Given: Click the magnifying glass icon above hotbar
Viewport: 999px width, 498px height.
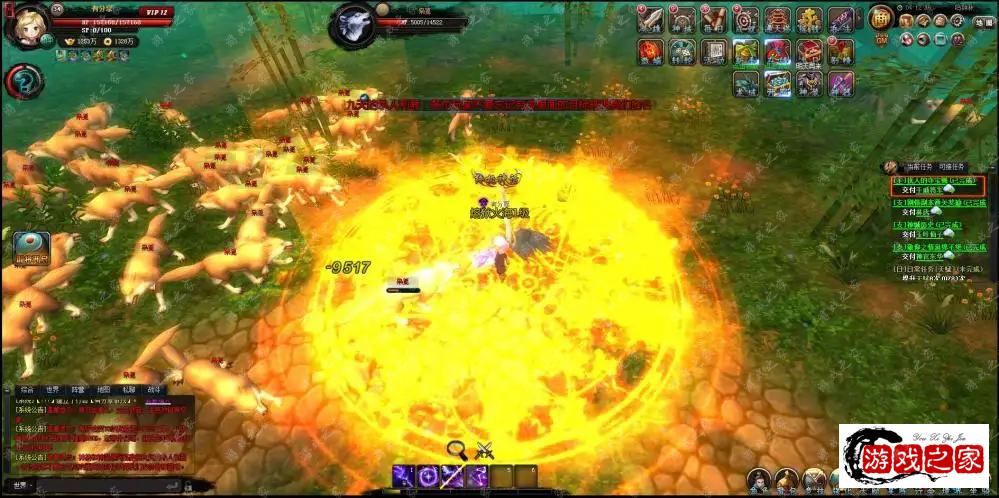Looking at the screenshot, I should click(x=457, y=449).
